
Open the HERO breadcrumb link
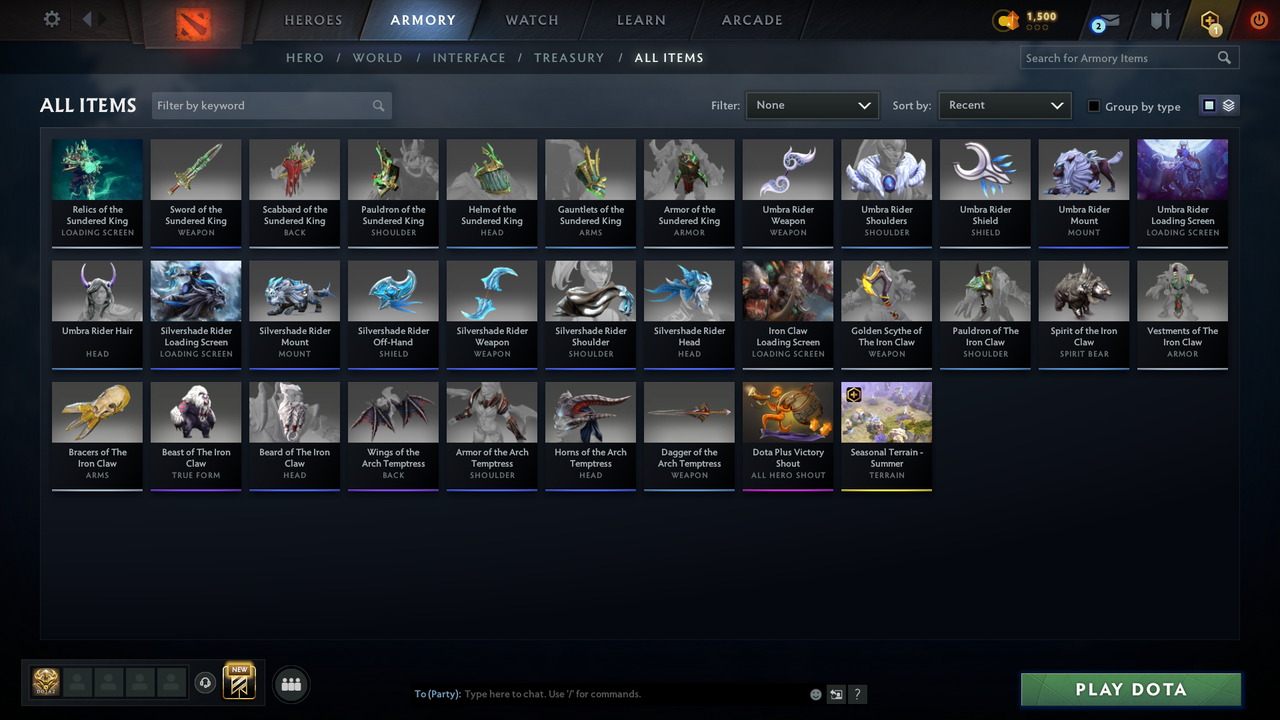pyautogui.click(x=305, y=57)
